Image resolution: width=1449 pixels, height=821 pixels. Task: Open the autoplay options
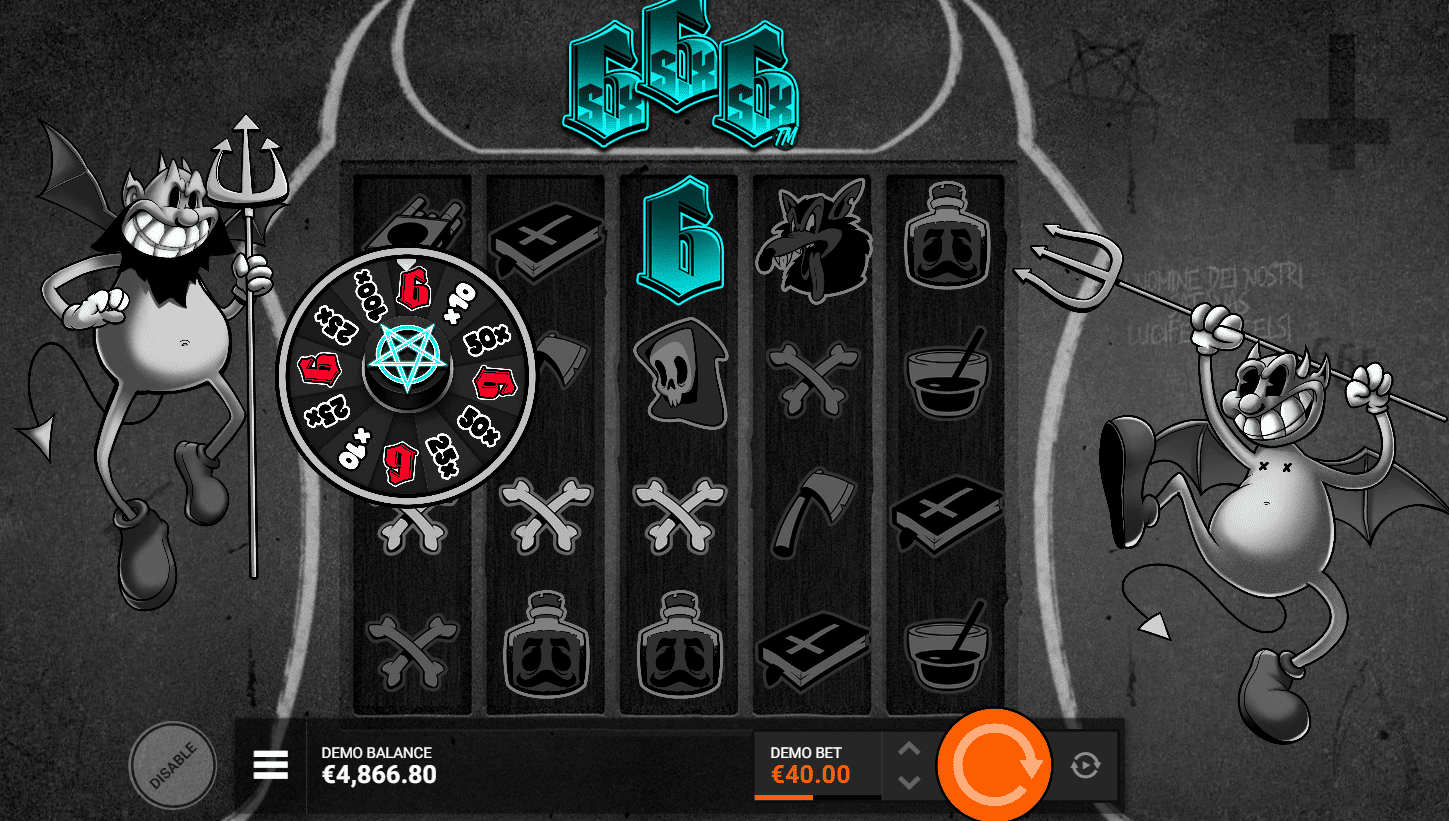tap(1085, 766)
